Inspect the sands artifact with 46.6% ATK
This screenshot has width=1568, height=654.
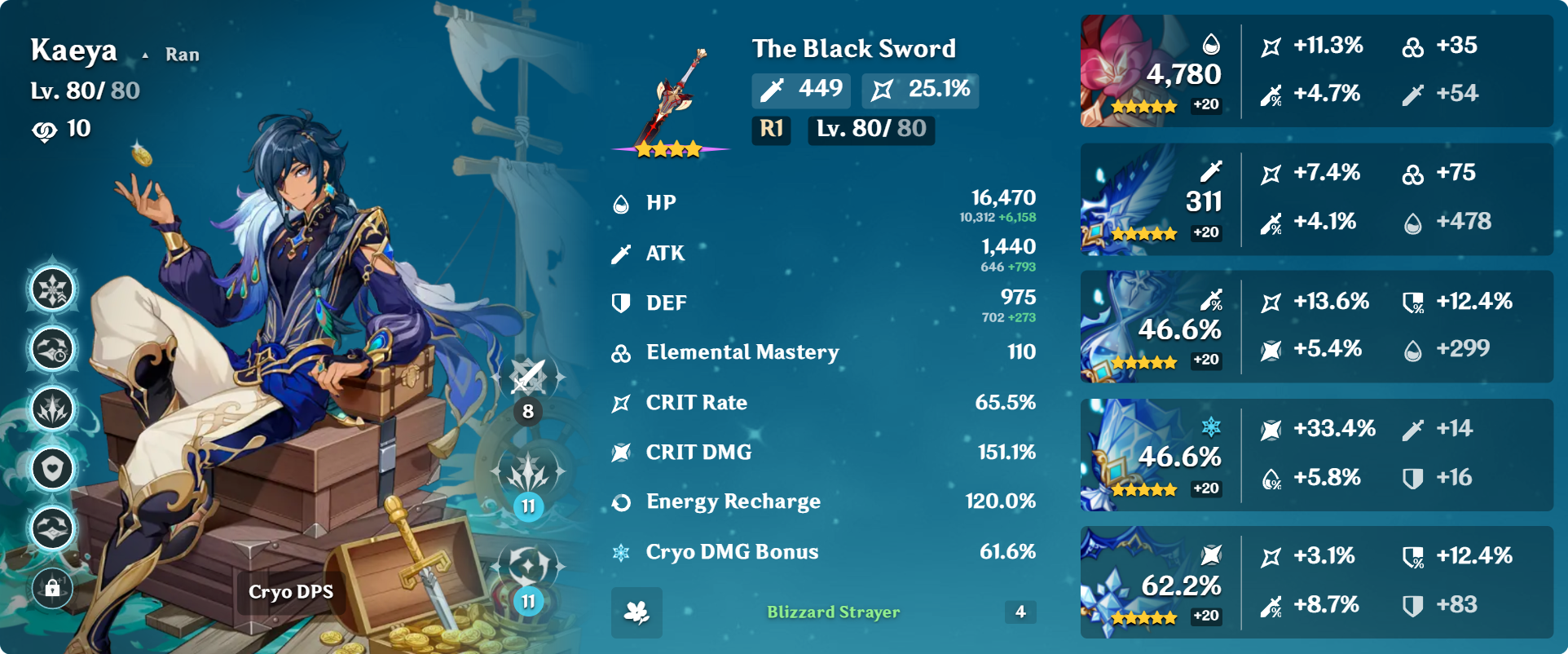(1152, 327)
